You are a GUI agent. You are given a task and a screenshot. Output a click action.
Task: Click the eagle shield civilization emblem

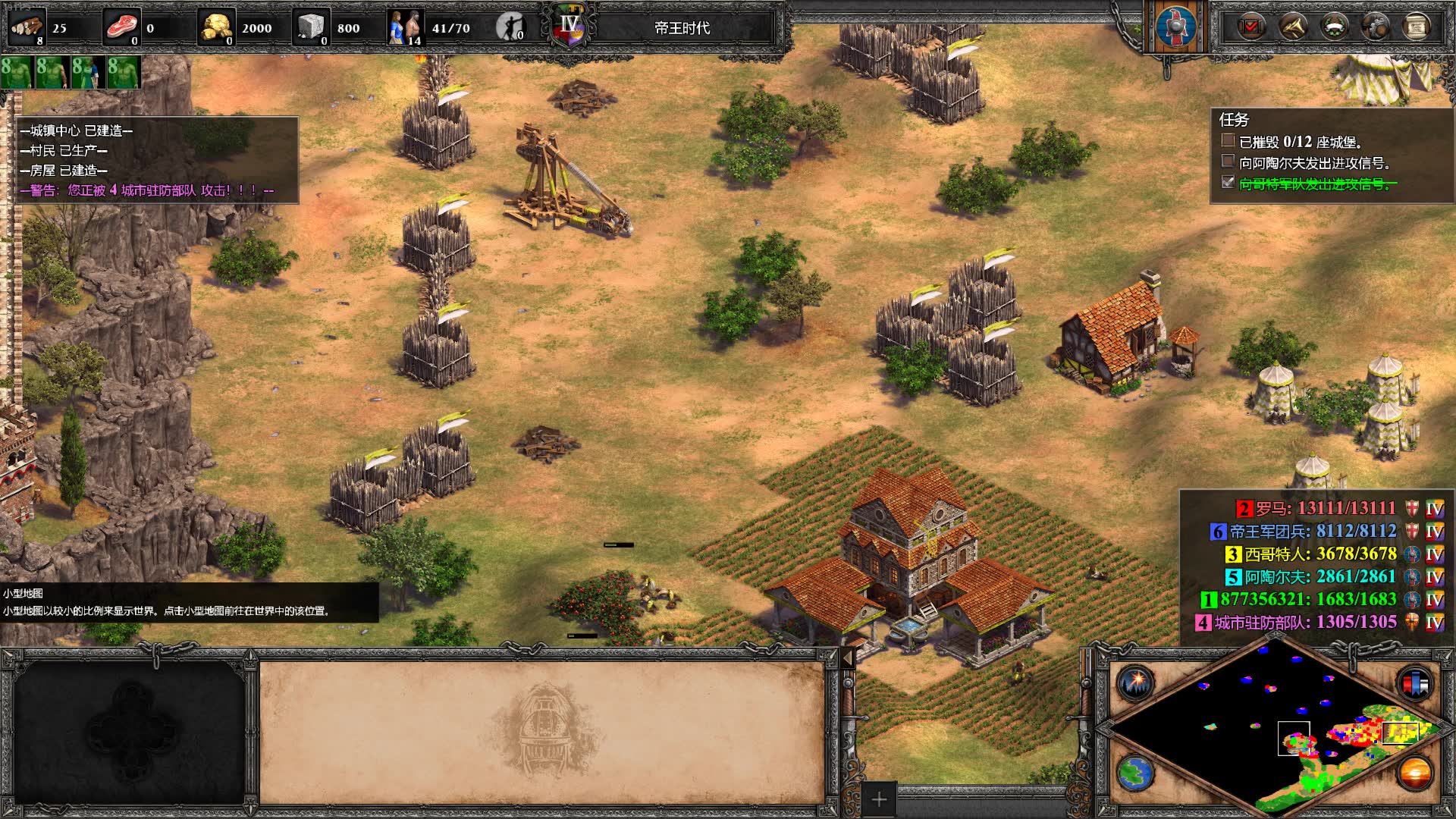pyautogui.click(x=1176, y=27)
